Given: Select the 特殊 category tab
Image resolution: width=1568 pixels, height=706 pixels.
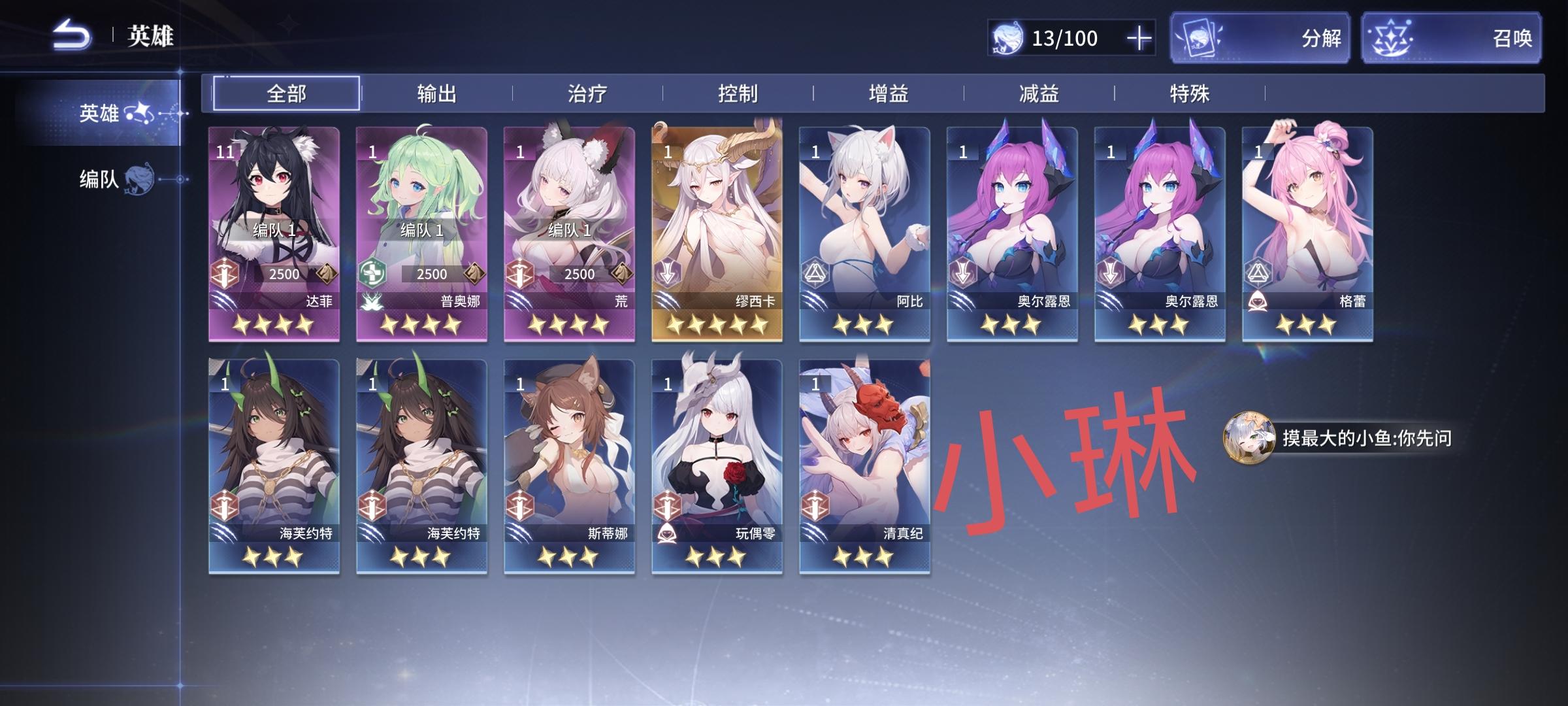Looking at the screenshot, I should click(x=1191, y=93).
